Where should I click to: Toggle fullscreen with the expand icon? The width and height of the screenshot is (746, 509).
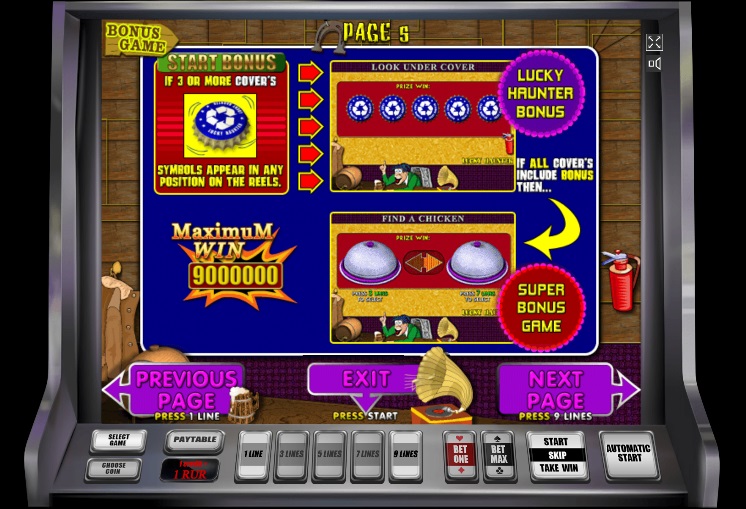tap(654, 42)
